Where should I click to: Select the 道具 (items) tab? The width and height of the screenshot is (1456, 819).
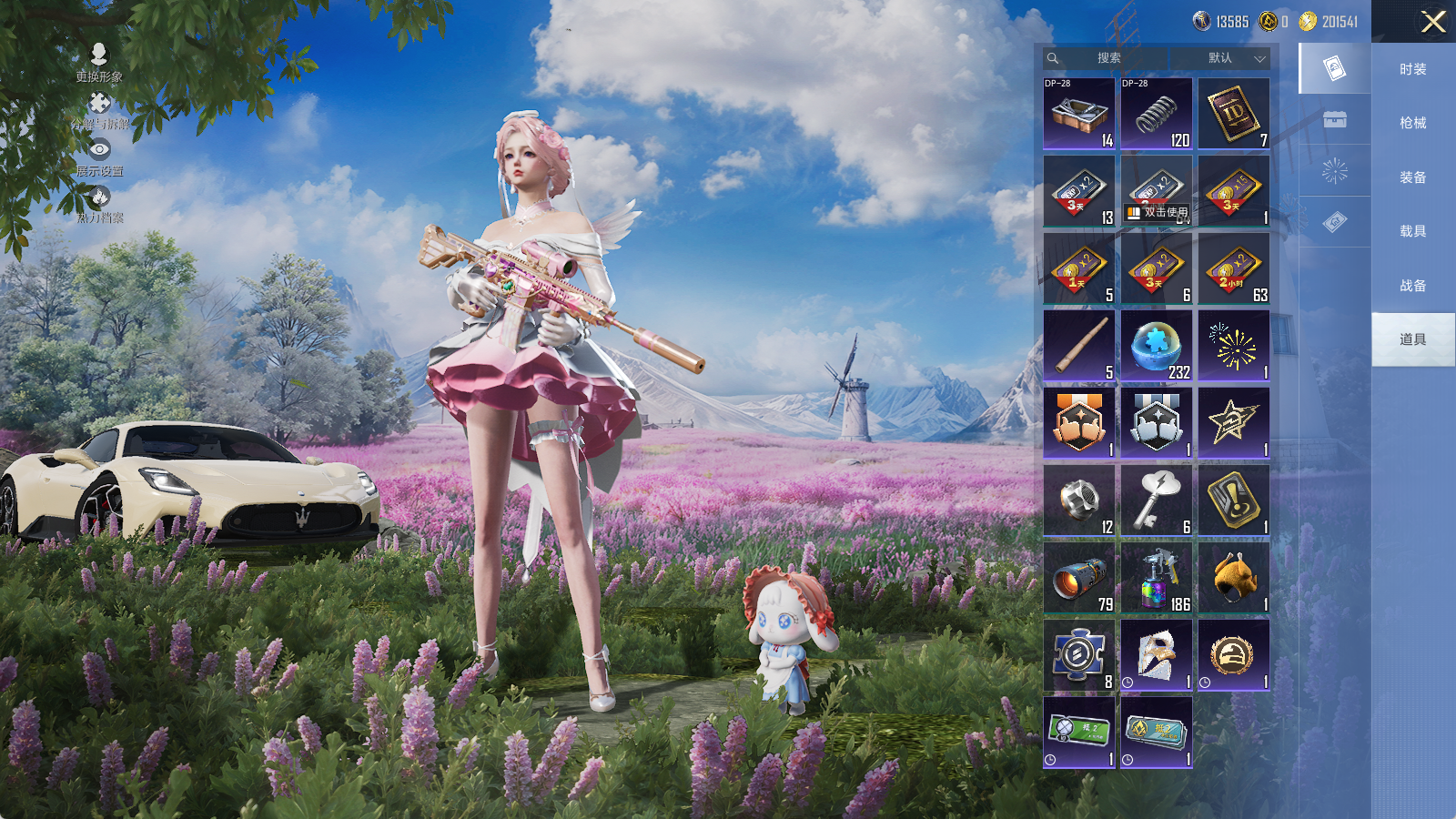[1412, 339]
